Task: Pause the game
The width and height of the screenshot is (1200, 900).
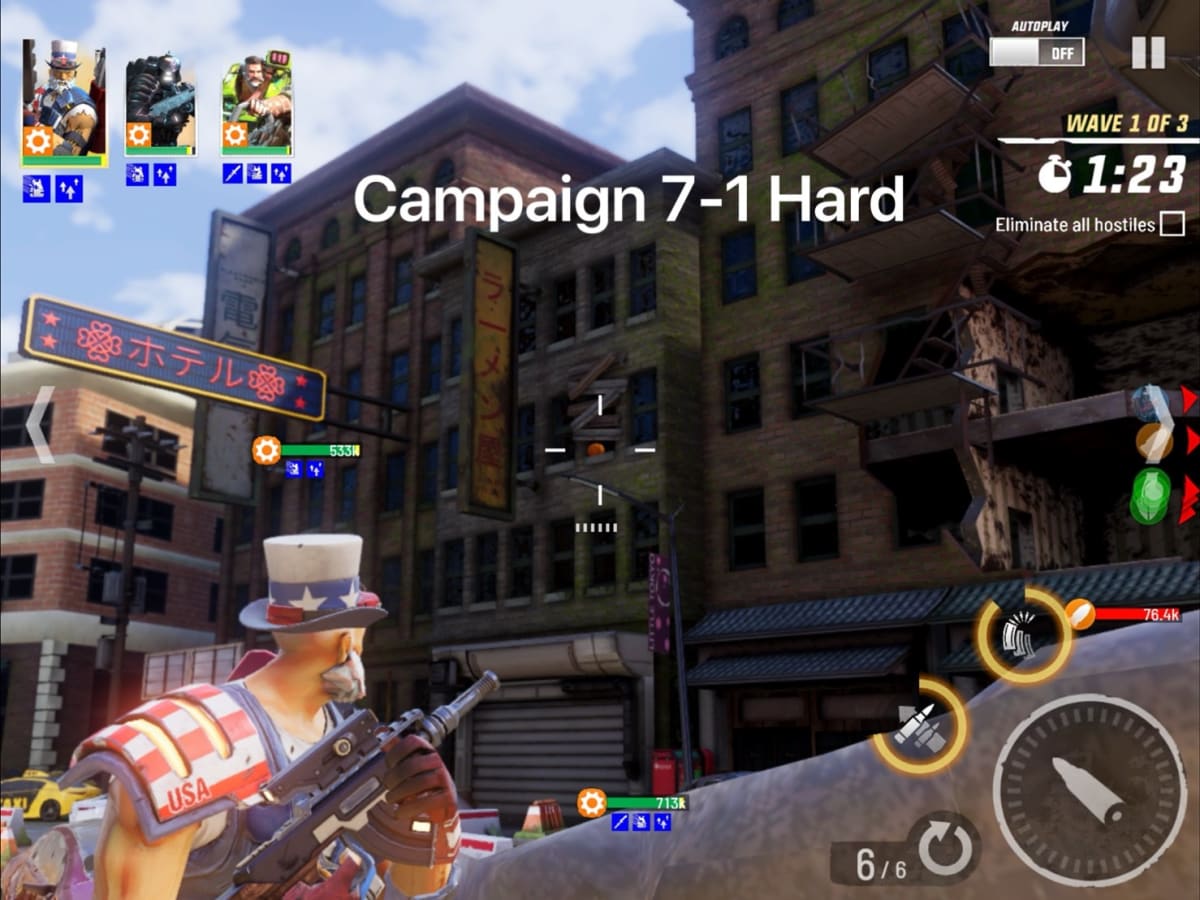Action: (1148, 52)
